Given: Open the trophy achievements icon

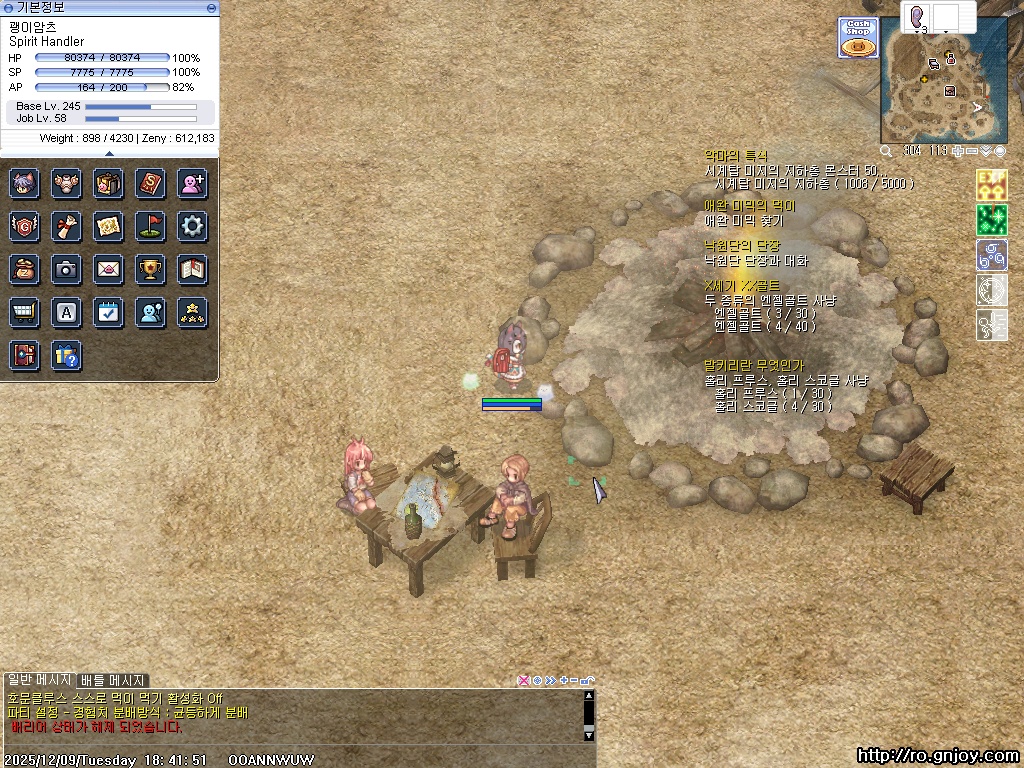Looking at the screenshot, I should pyautogui.click(x=150, y=269).
